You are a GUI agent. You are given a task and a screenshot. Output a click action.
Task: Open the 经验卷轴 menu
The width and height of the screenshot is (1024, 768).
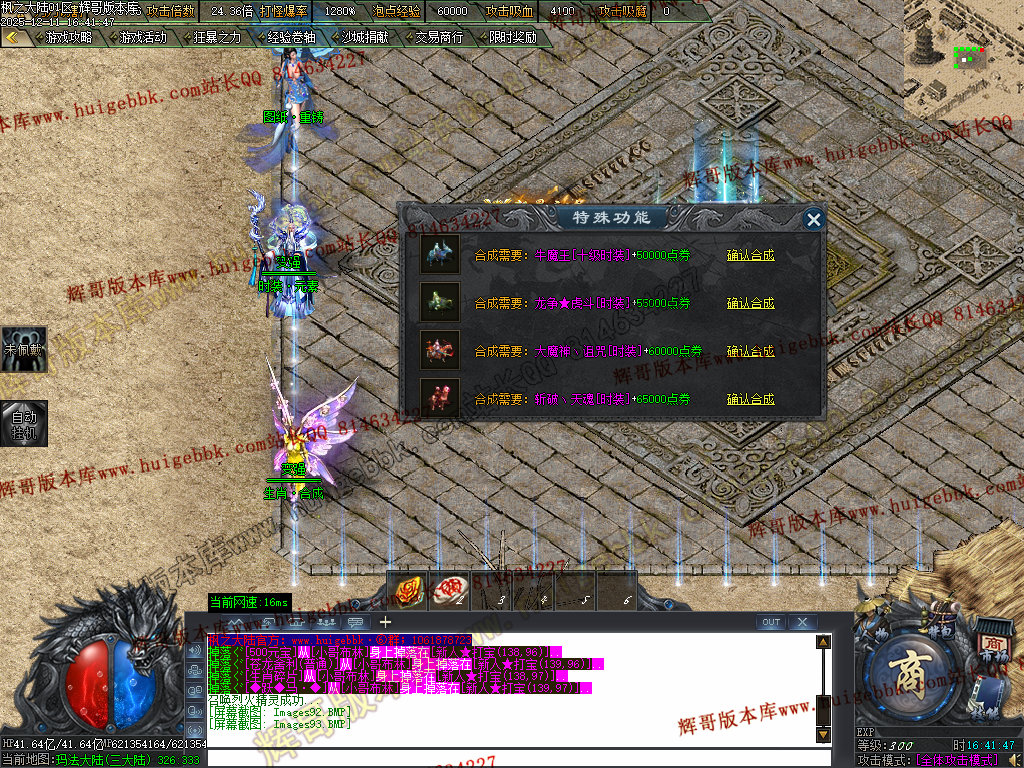click(288, 38)
